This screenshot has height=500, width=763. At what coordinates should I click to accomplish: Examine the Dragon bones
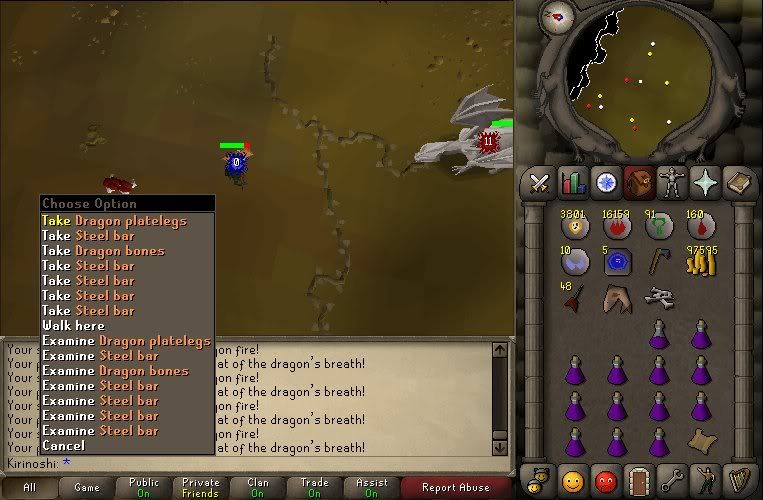pyautogui.click(x=115, y=371)
